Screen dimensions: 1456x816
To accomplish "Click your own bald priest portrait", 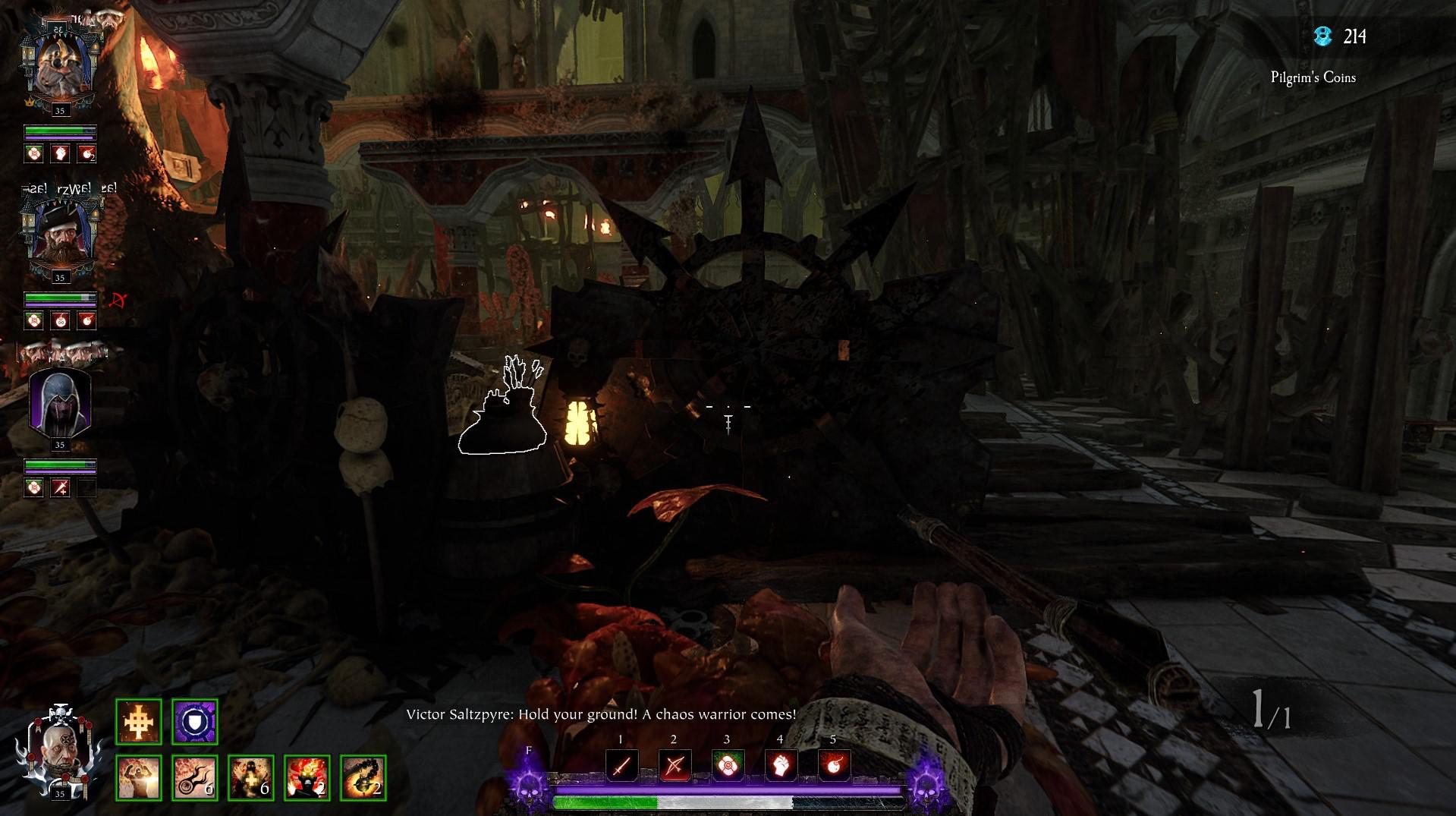I will point(58,748).
